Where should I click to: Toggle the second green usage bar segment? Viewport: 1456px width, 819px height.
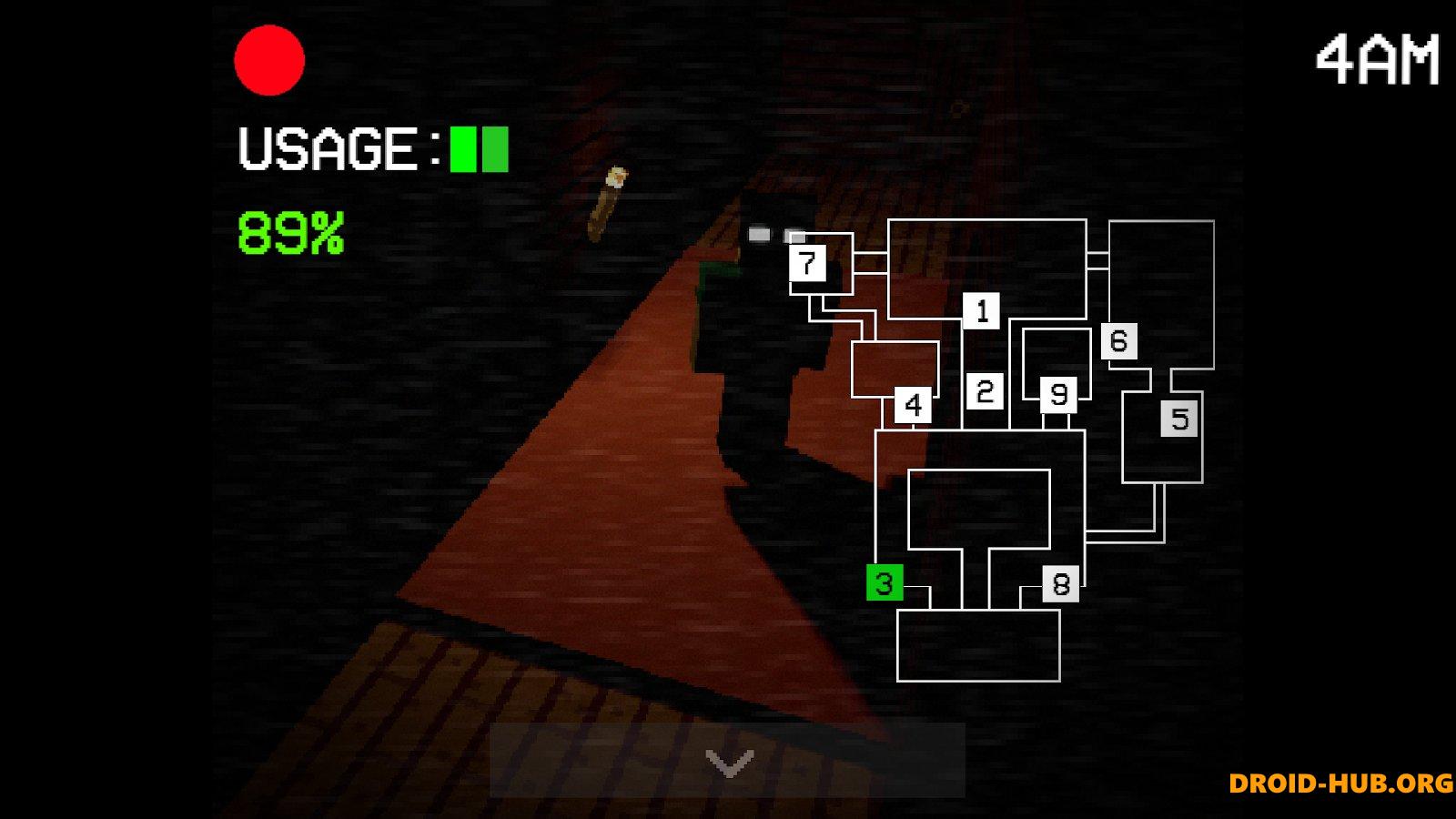(x=496, y=149)
